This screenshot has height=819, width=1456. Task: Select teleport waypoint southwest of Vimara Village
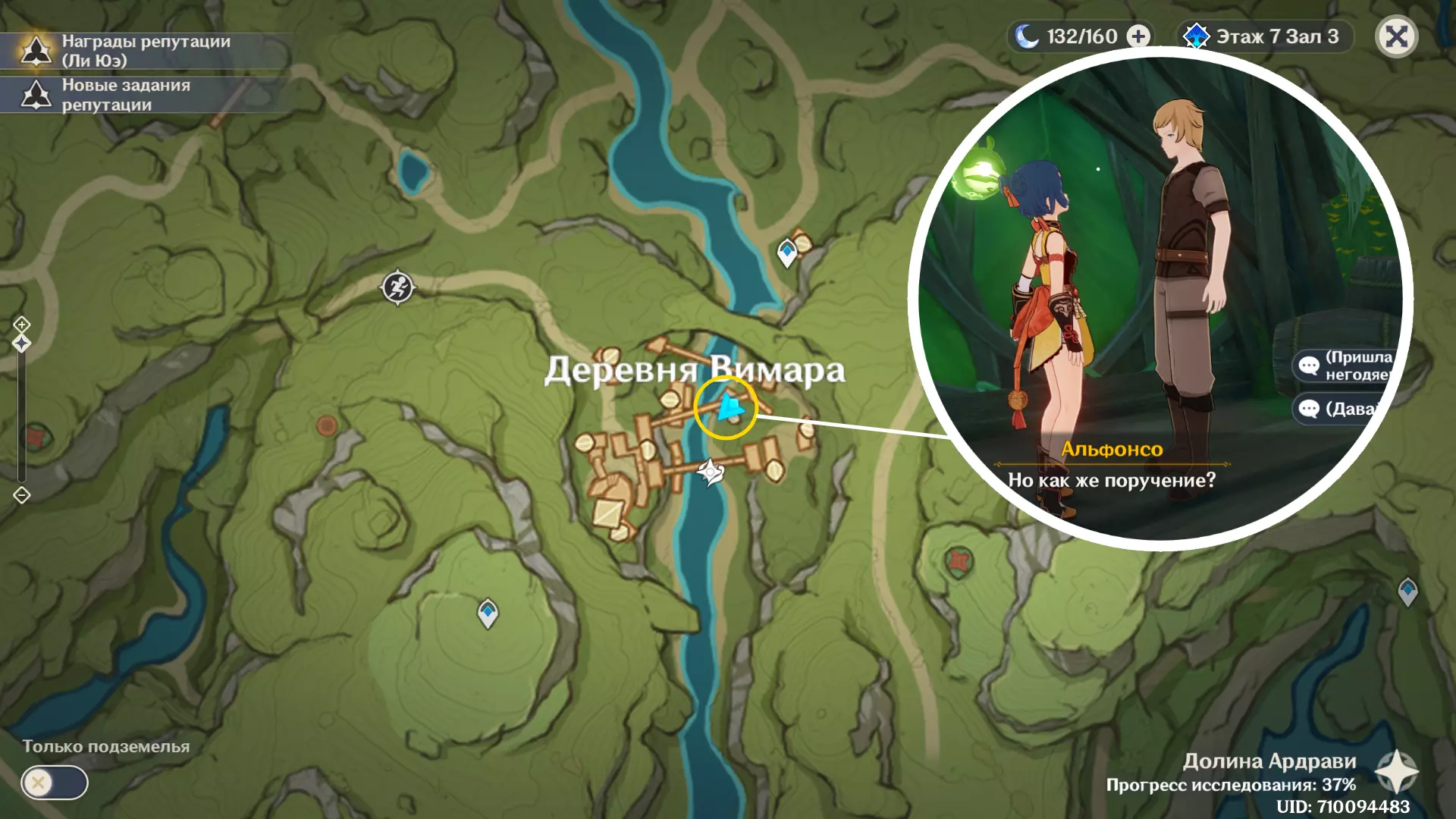[x=488, y=613]
